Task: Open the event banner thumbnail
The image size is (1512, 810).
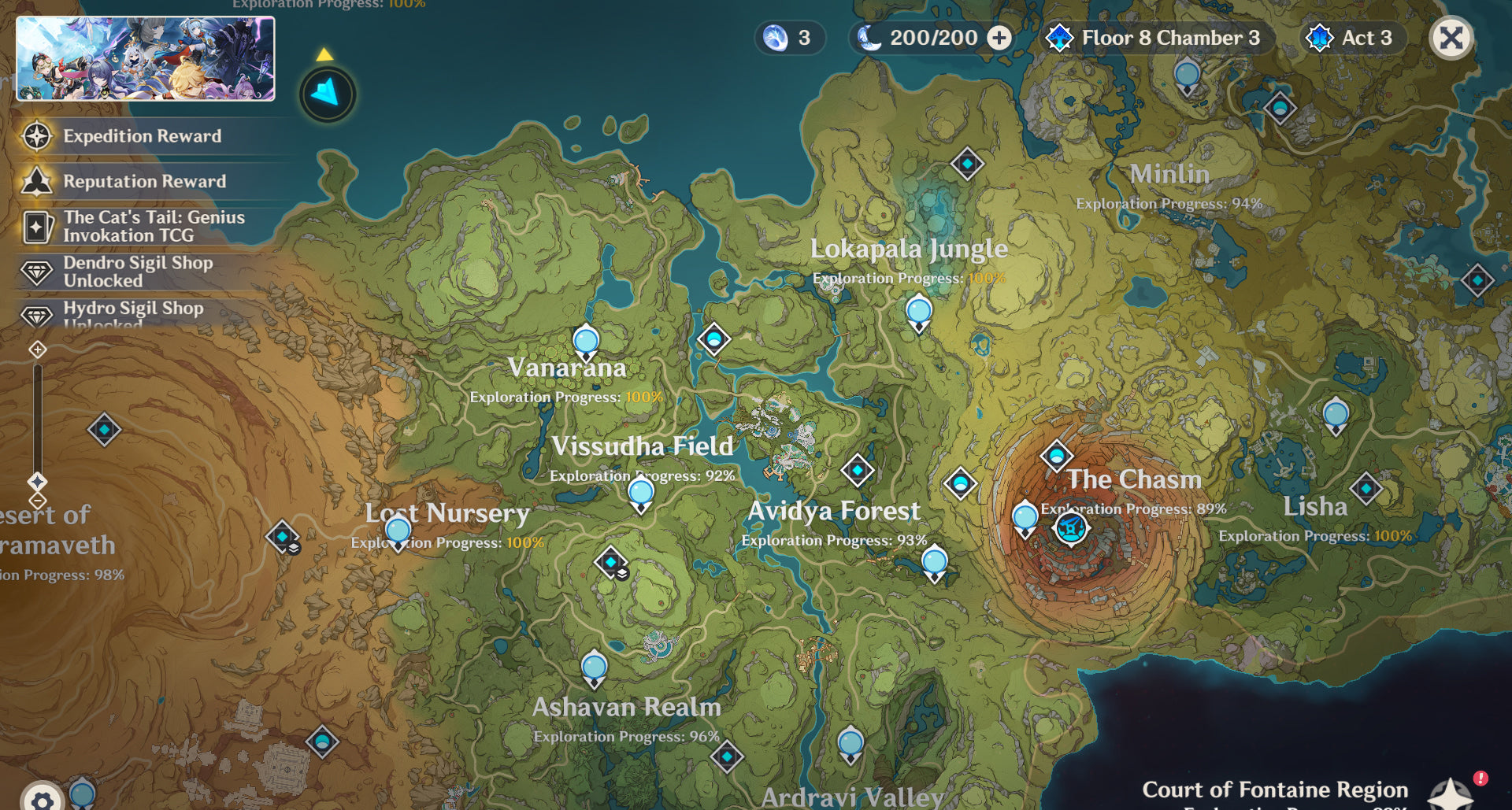Action: (146, 59)
